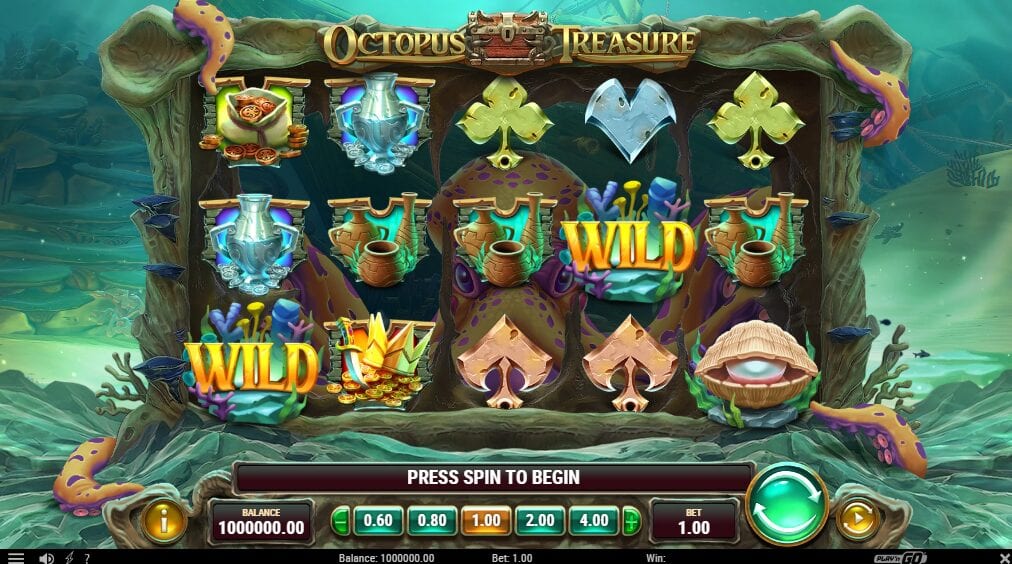This screenshot has width=1012, height=564.
Task: Set the bet to 2.00
Action: click(x=541, y=520)
